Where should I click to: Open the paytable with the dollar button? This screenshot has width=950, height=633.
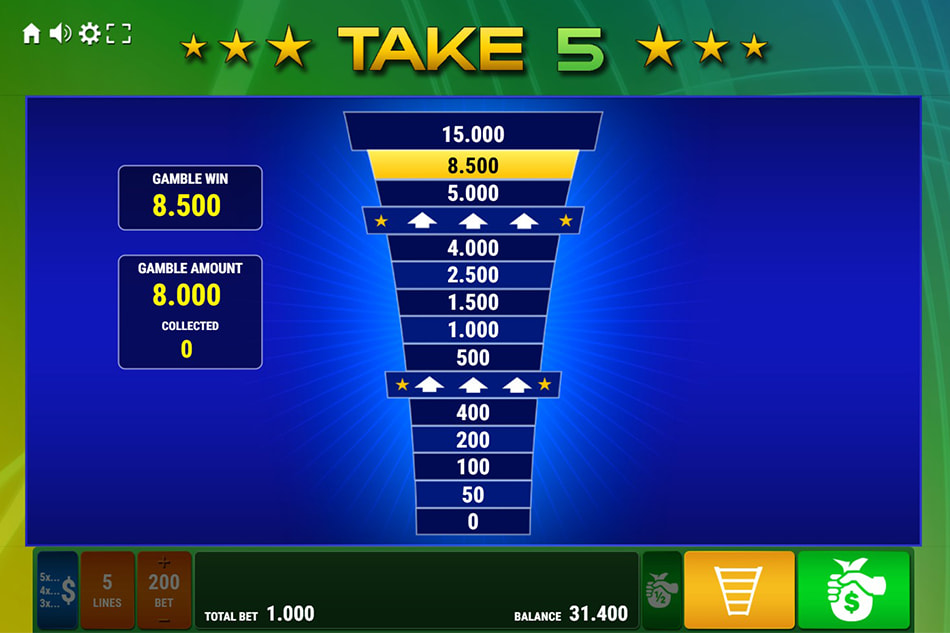click(x=58, y=590)
